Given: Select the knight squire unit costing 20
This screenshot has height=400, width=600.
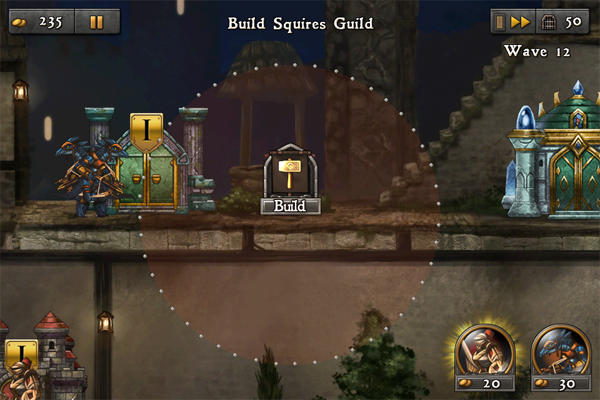Looking at the screenshot, I should pos(485,352).
